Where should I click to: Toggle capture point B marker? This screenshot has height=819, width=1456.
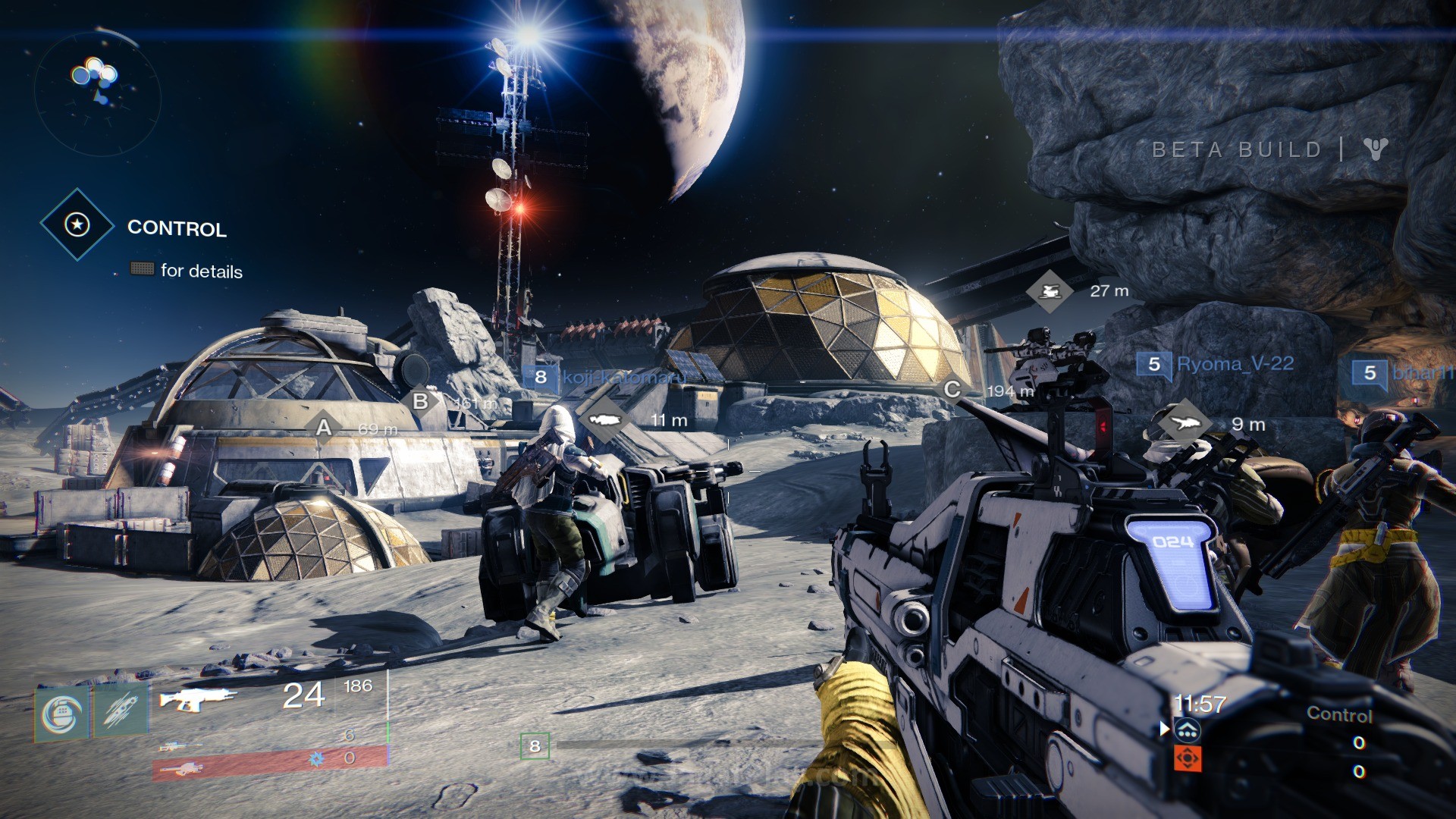(x=419, y=398)
